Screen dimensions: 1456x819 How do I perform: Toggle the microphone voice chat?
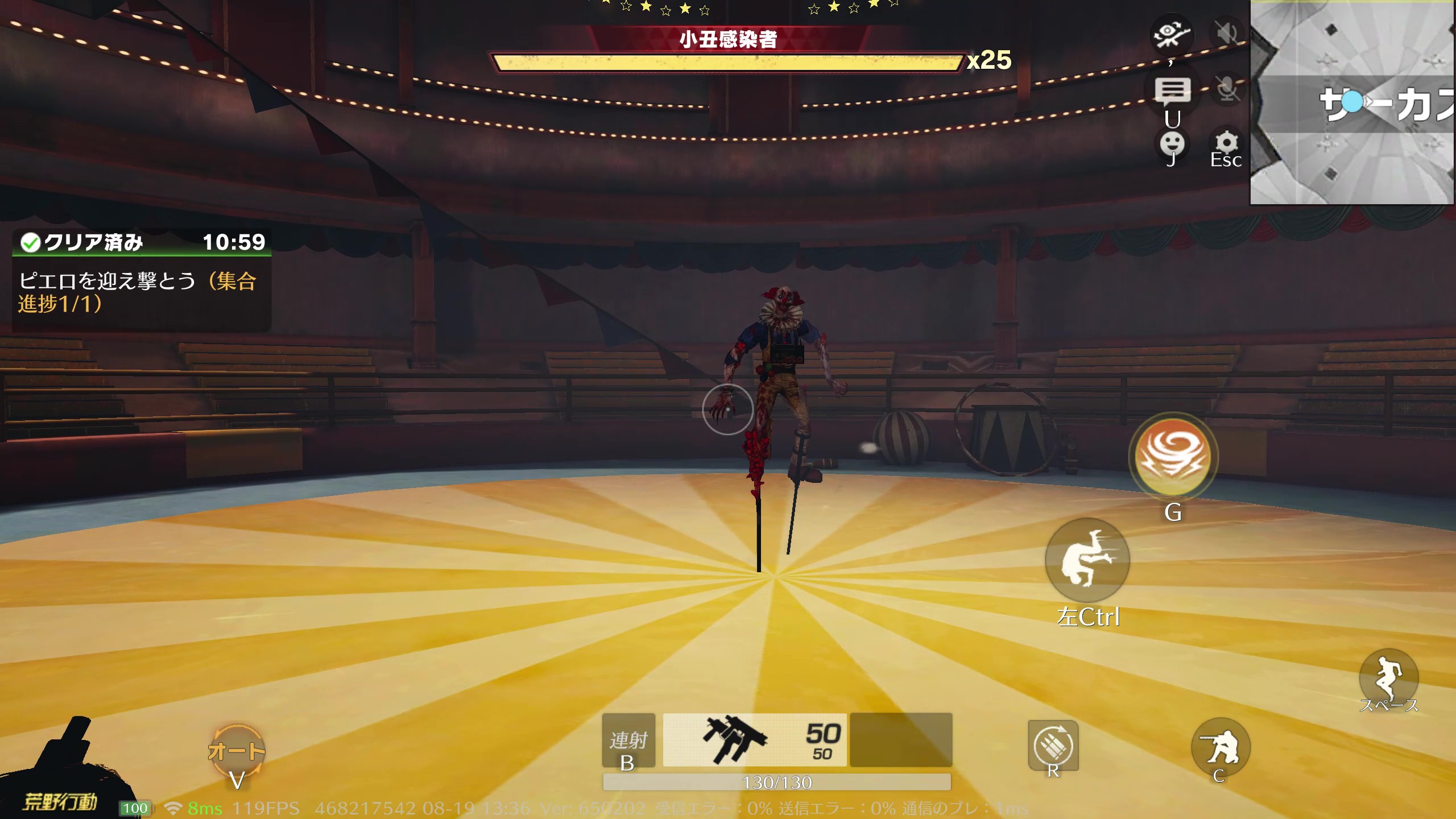tap(1227, 89)
